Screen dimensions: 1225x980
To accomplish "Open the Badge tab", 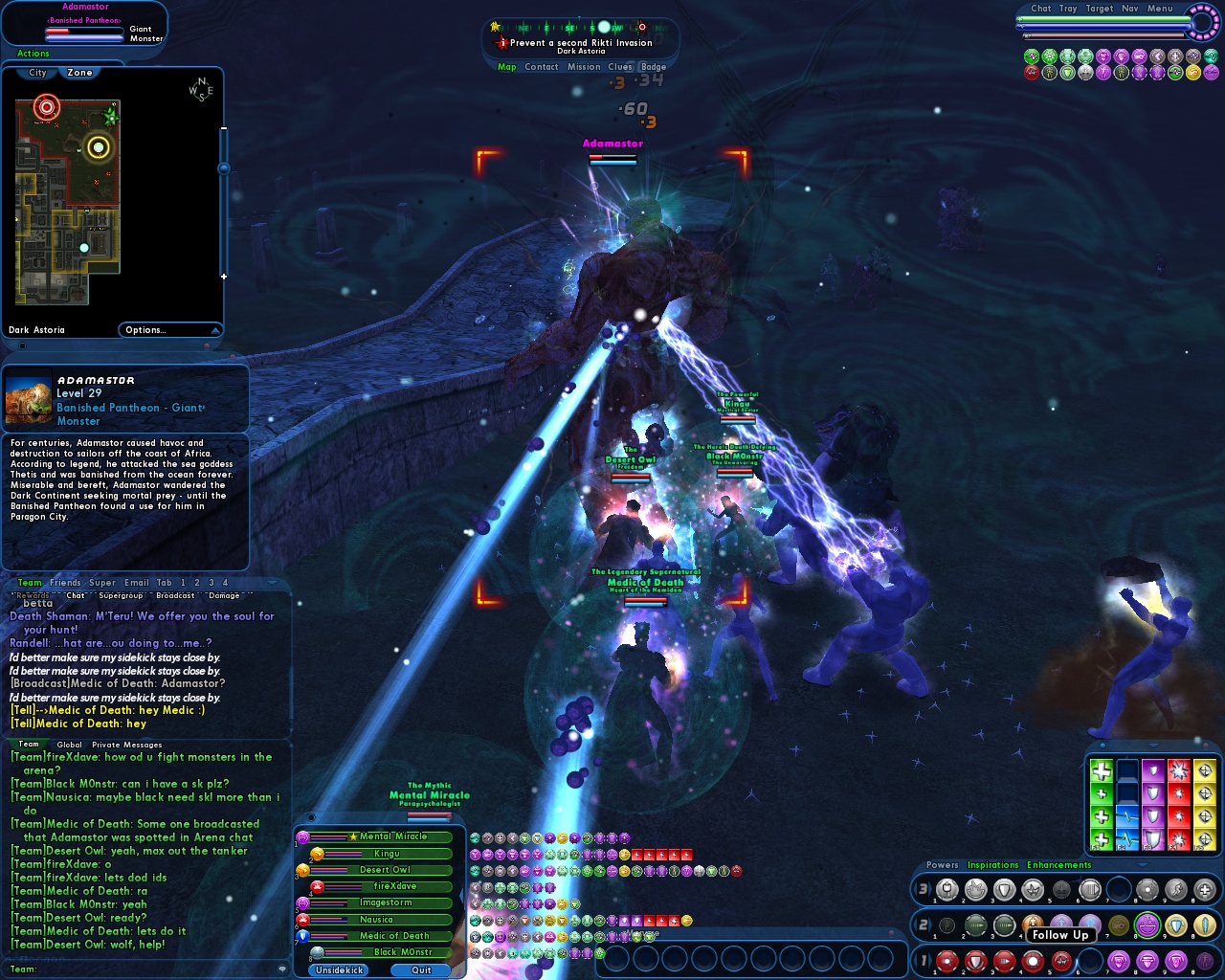I will pos(654,67).
